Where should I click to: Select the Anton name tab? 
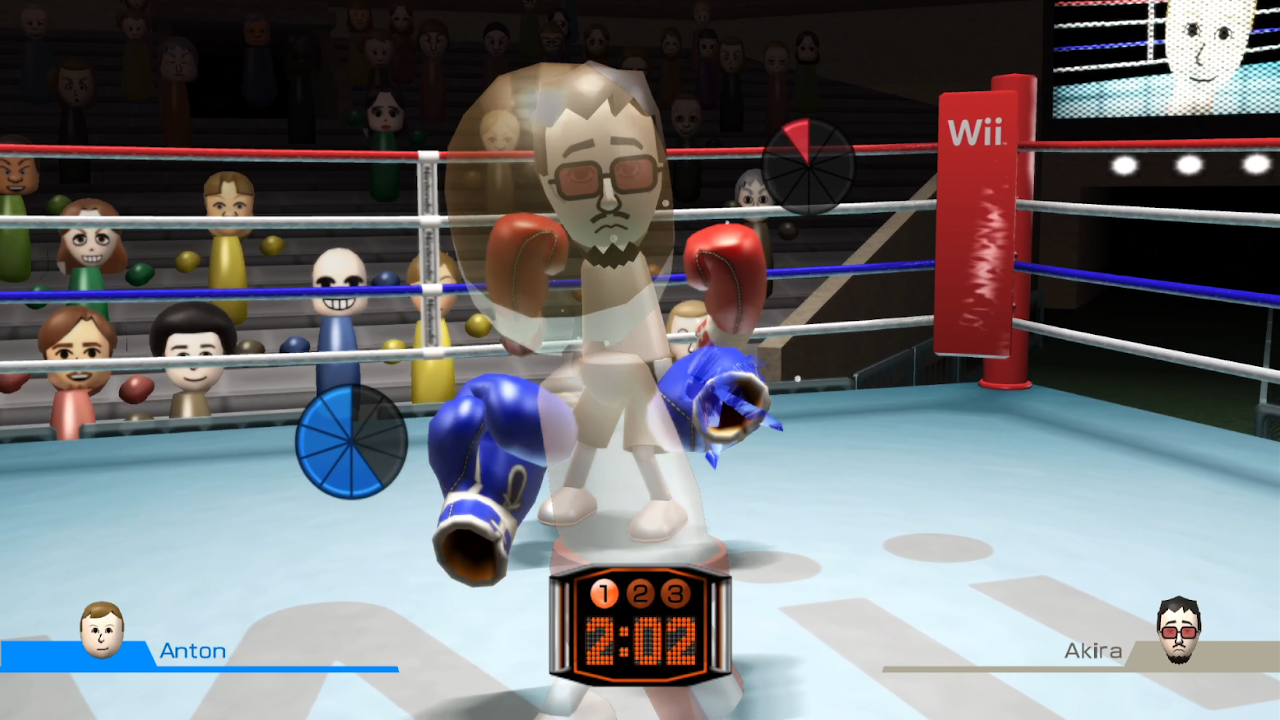tap(195, 651)
